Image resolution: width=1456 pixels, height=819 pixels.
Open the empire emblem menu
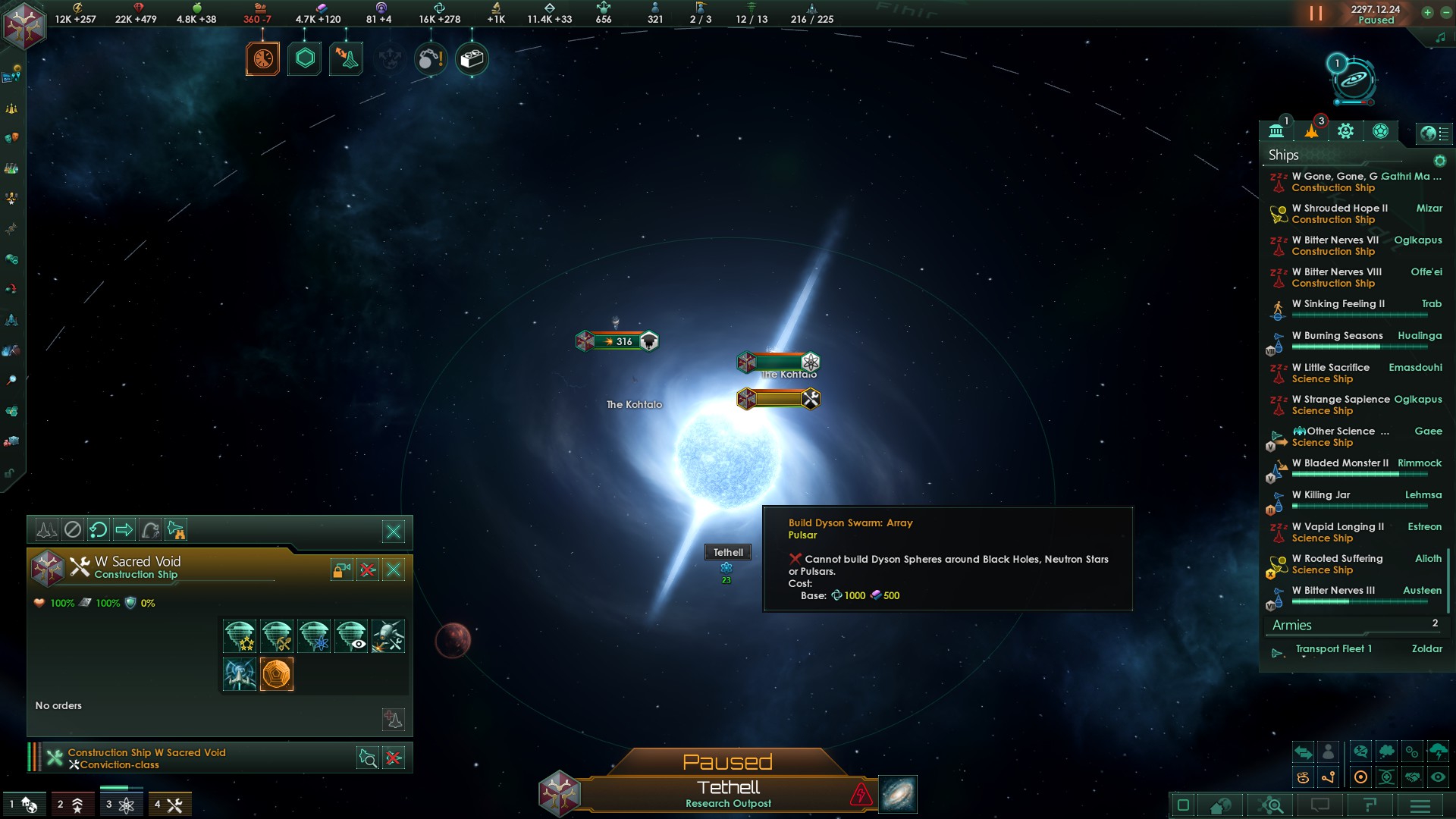(x=24, y=25)
